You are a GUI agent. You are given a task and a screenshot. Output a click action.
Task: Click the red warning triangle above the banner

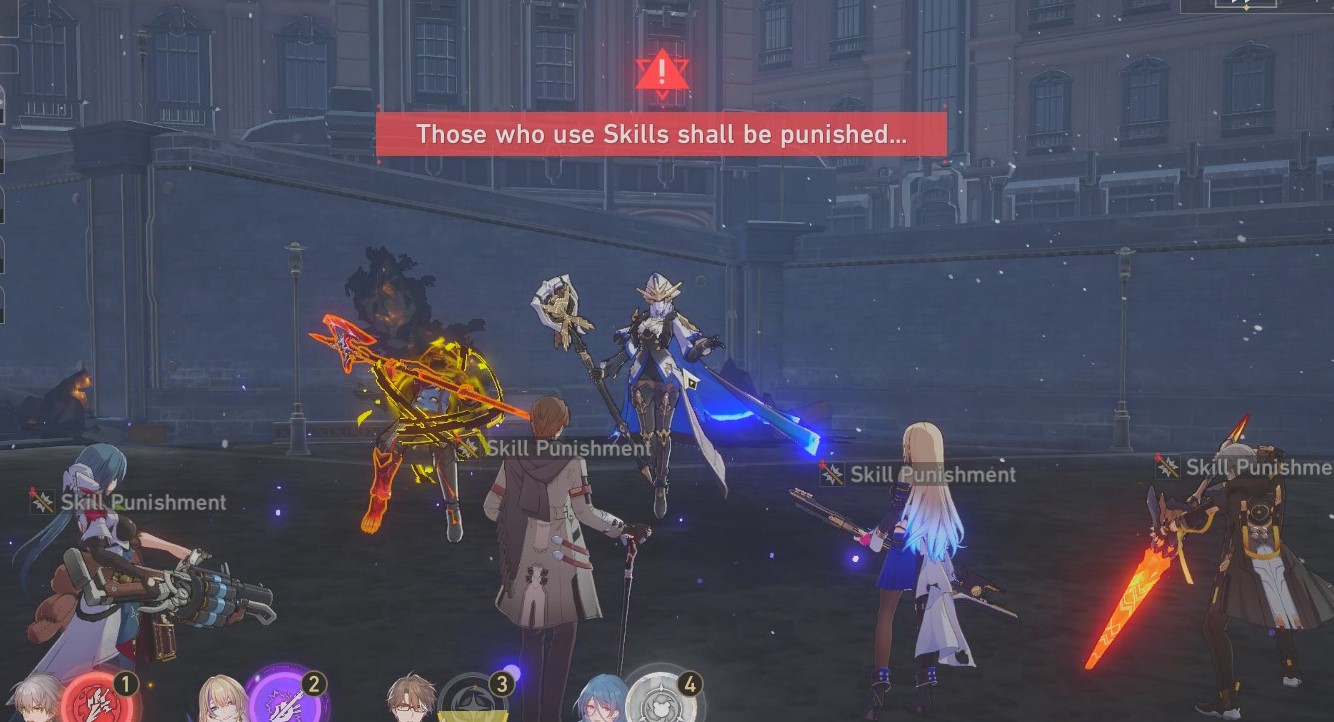tap(662, 72)
